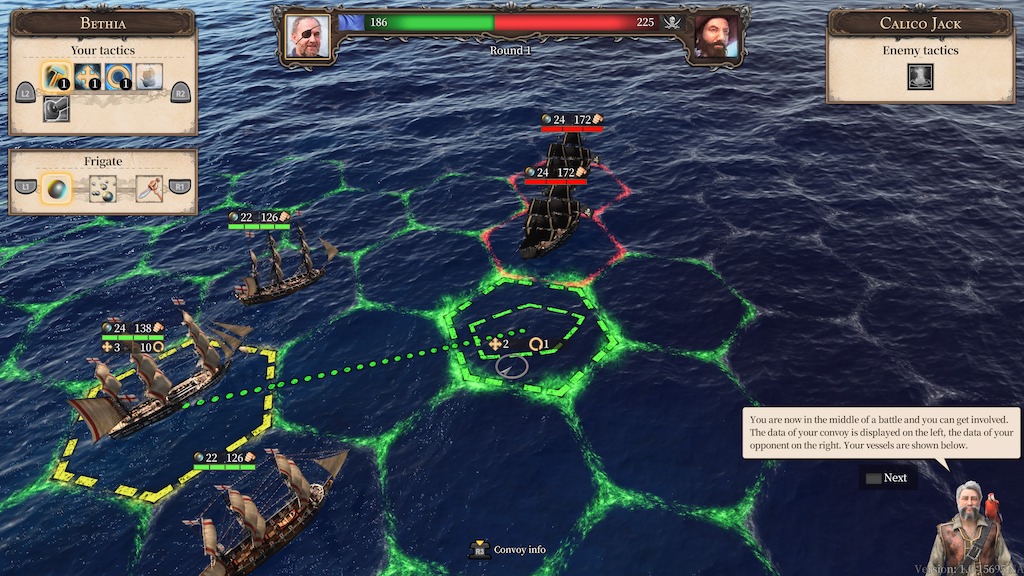Switch to grapeshot ammunition
The height and width of the screenshot is (576, 1024).
pyautogui.click(x=103, y=187)
